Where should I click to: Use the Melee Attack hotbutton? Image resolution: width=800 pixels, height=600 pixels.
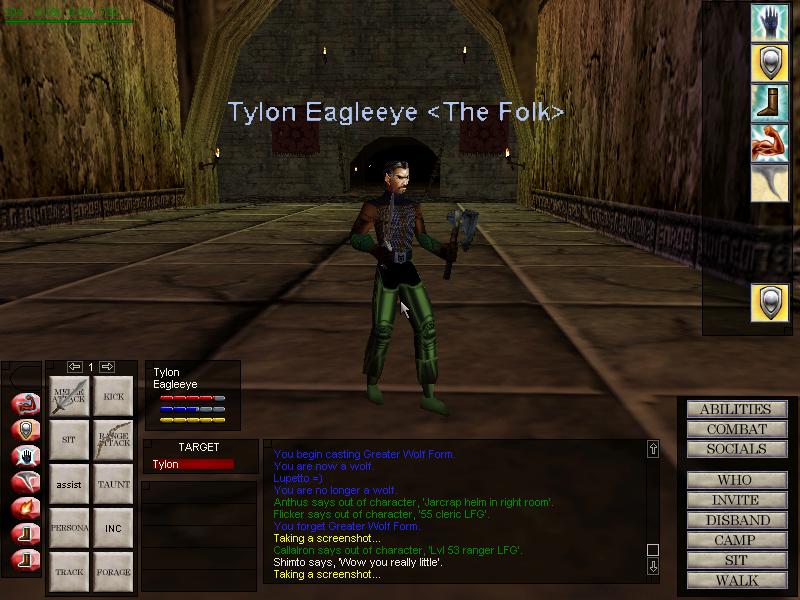coord(69,397)
